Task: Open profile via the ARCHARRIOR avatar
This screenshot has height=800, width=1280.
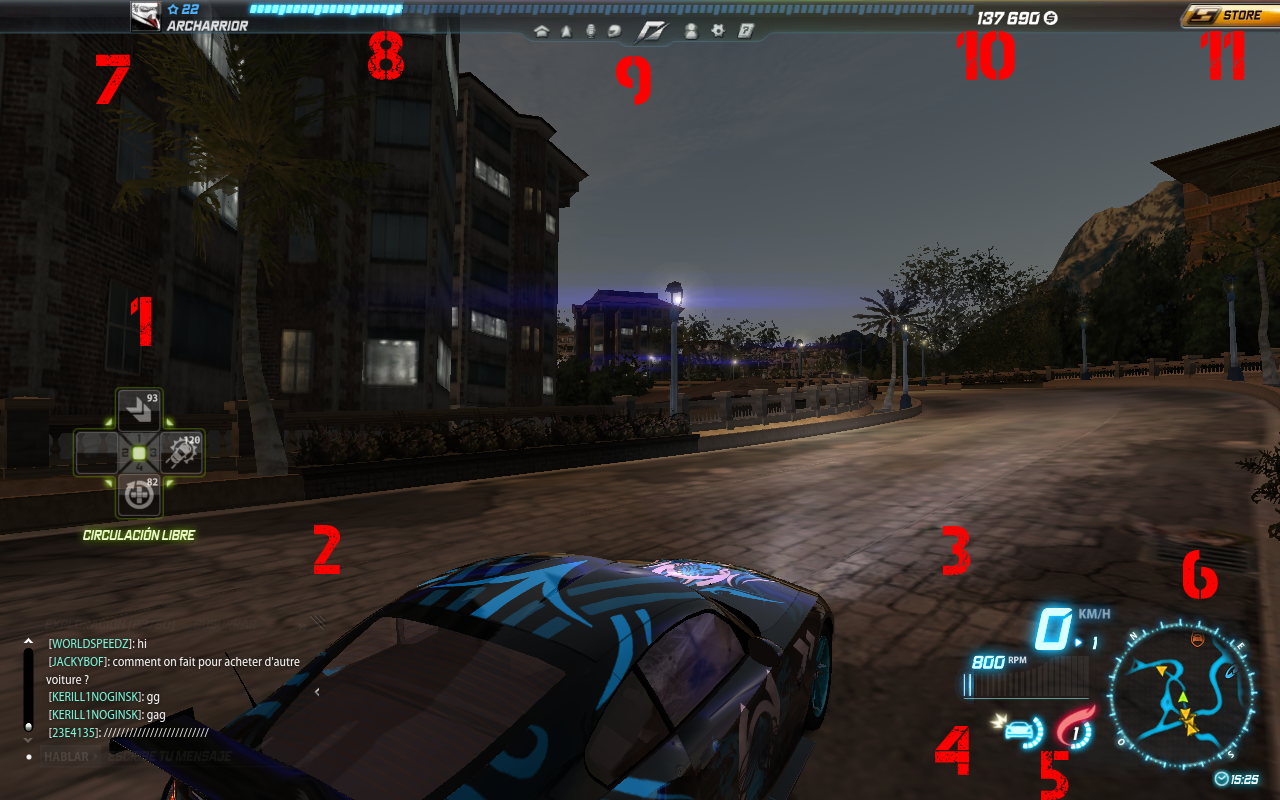Action: [x=145, y=15]
